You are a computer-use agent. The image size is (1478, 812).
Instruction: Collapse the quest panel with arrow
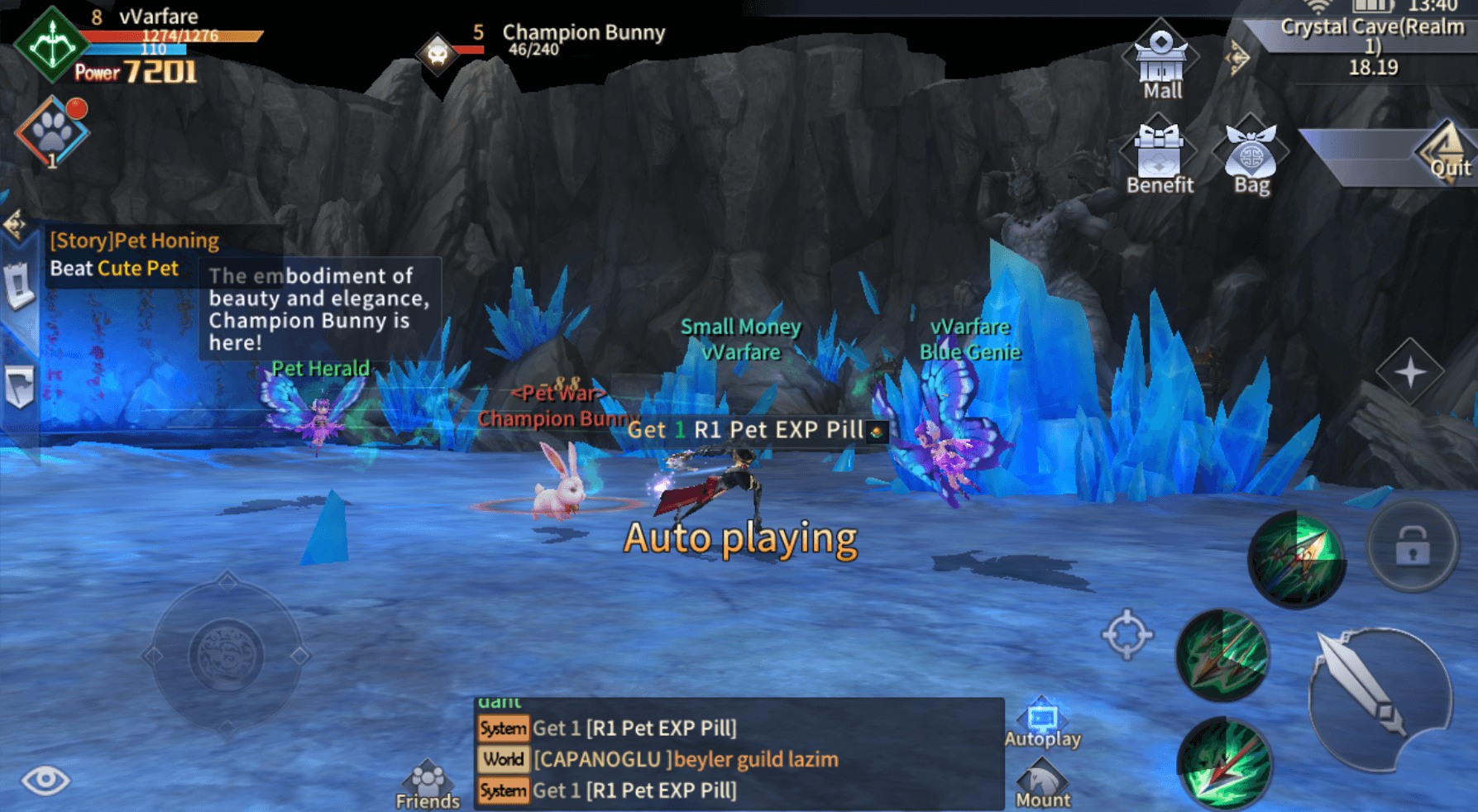pos(15,224)
